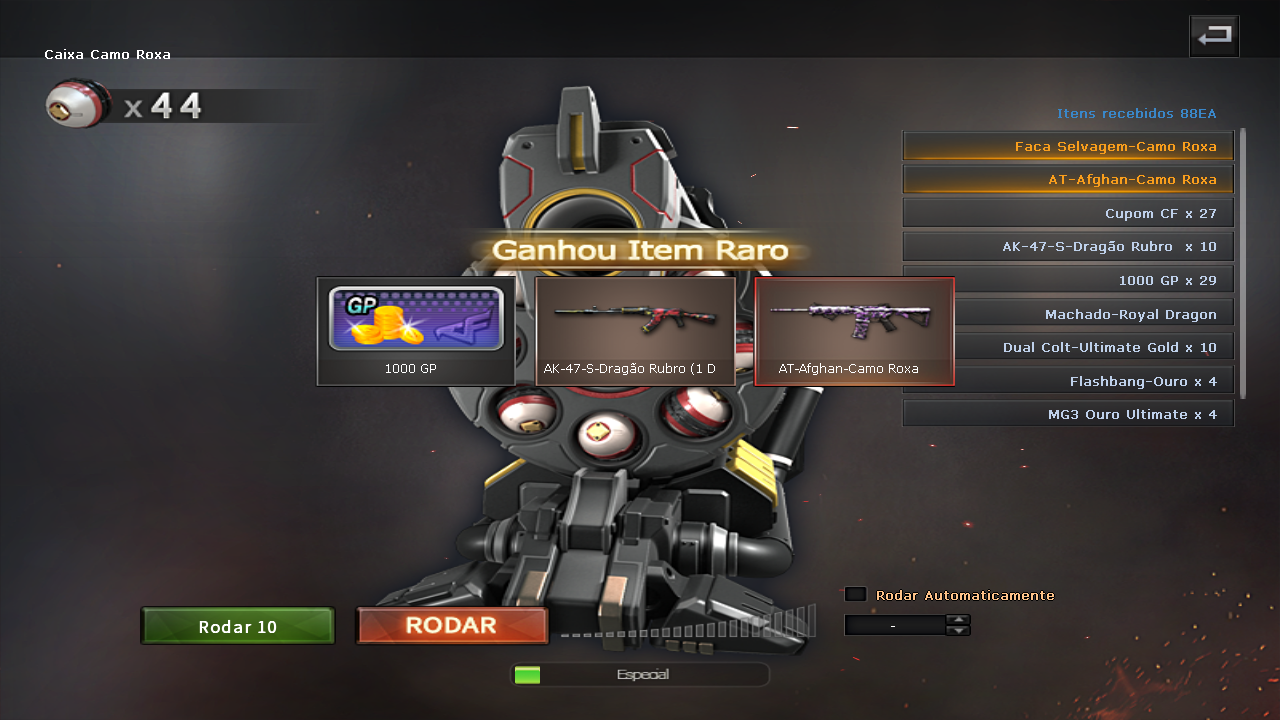Pick the Machado-Royal Dragon list entry
Screen dimensions: 1280x720
pyautogui.click(x=1068, y=314)
